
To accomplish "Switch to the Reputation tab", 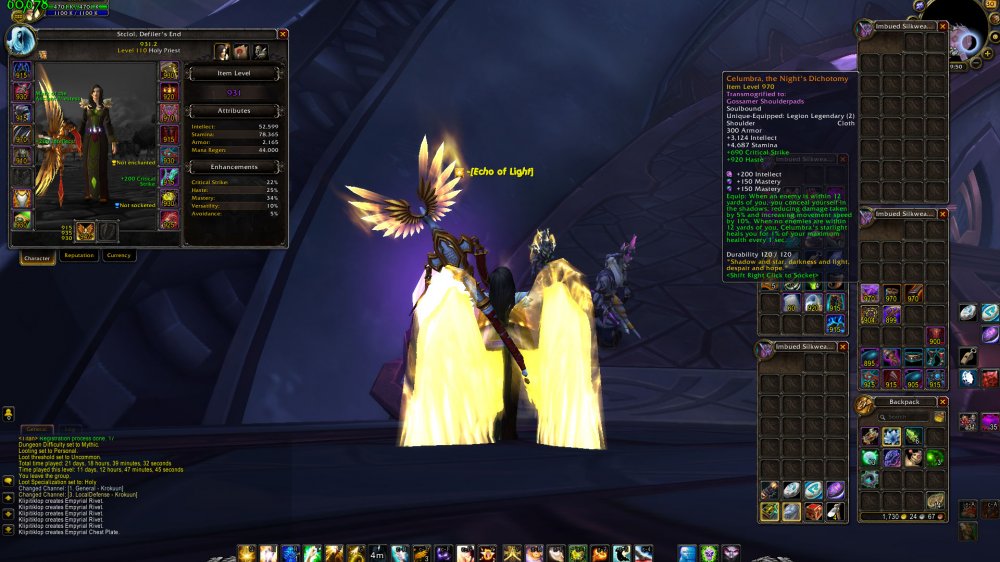I will click(79, 256).
